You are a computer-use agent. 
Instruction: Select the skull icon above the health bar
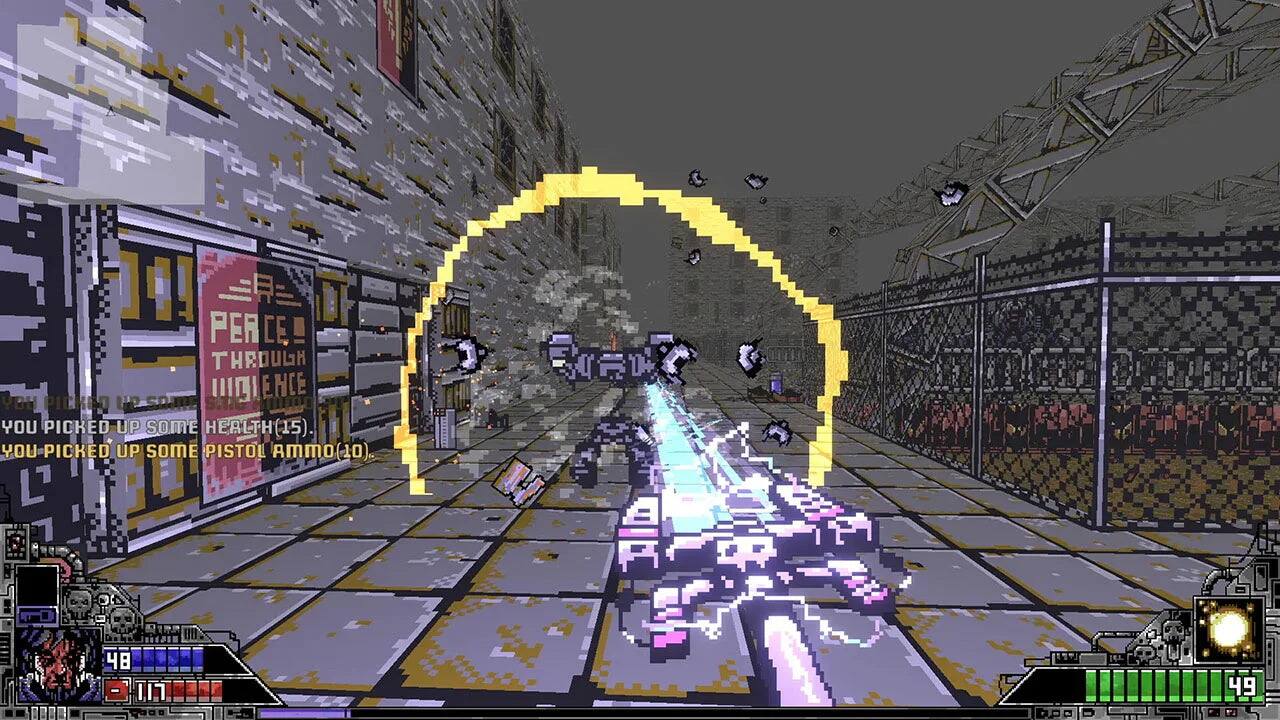tap(78, 603)
